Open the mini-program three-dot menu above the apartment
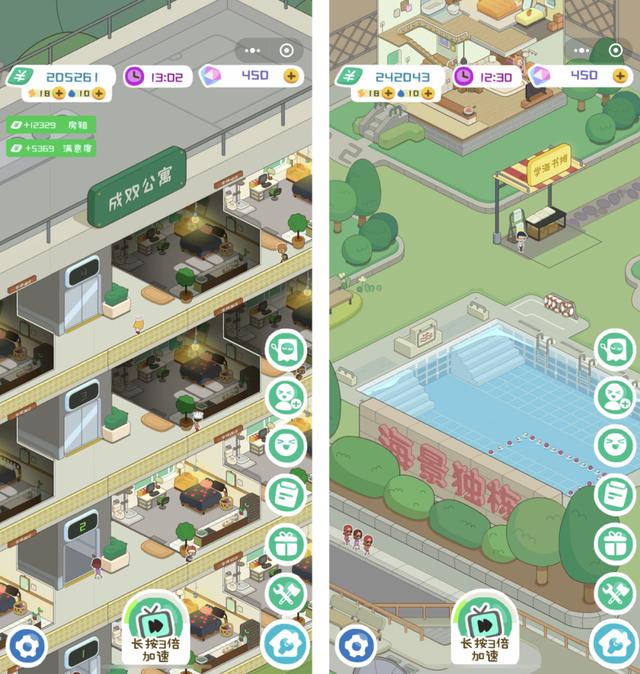 pos(253,50)
